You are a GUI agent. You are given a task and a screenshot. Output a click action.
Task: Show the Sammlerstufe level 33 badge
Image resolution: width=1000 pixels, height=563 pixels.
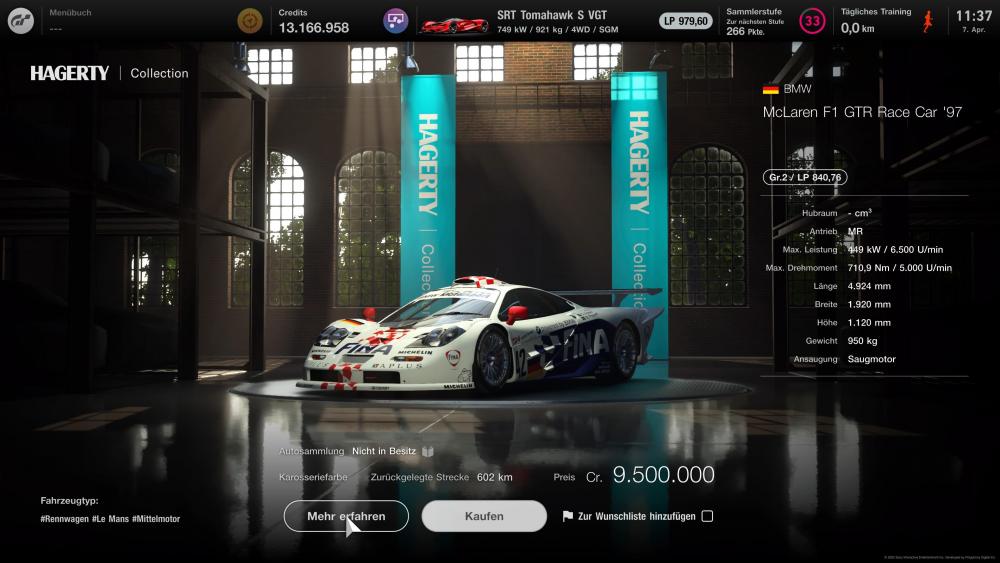(x=813, y=21)
